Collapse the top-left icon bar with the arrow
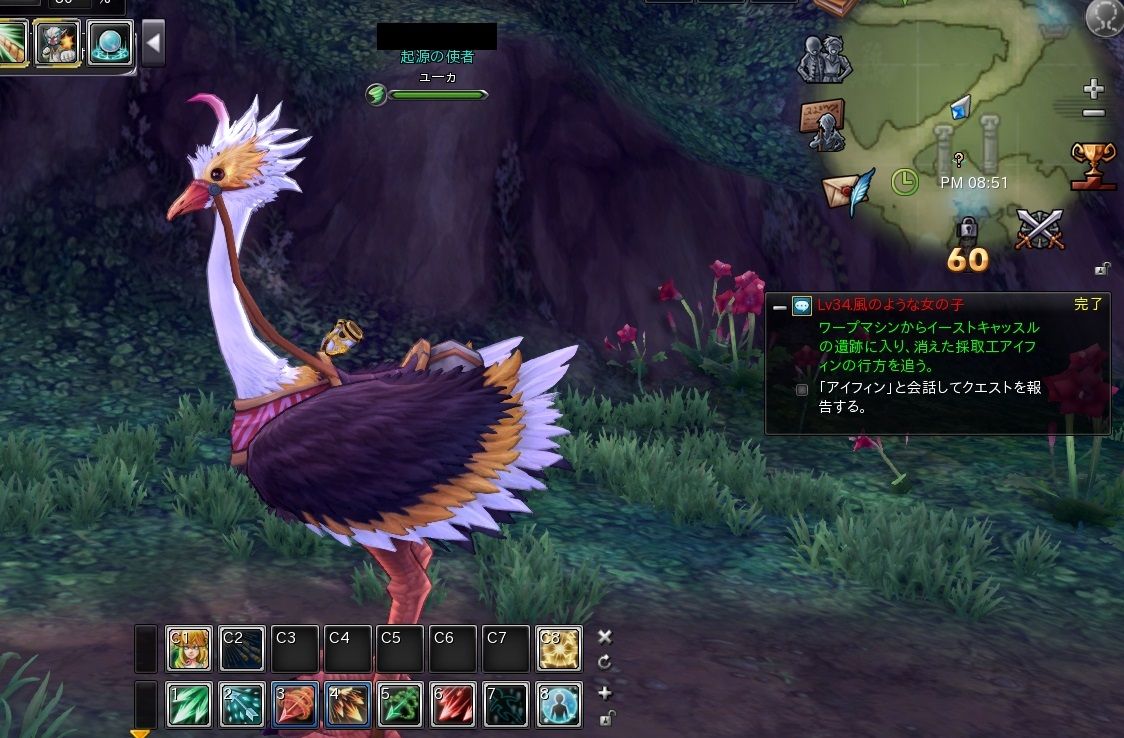Image resolution: width=1124 pixels, height=738 pixels. click(153, 44)
